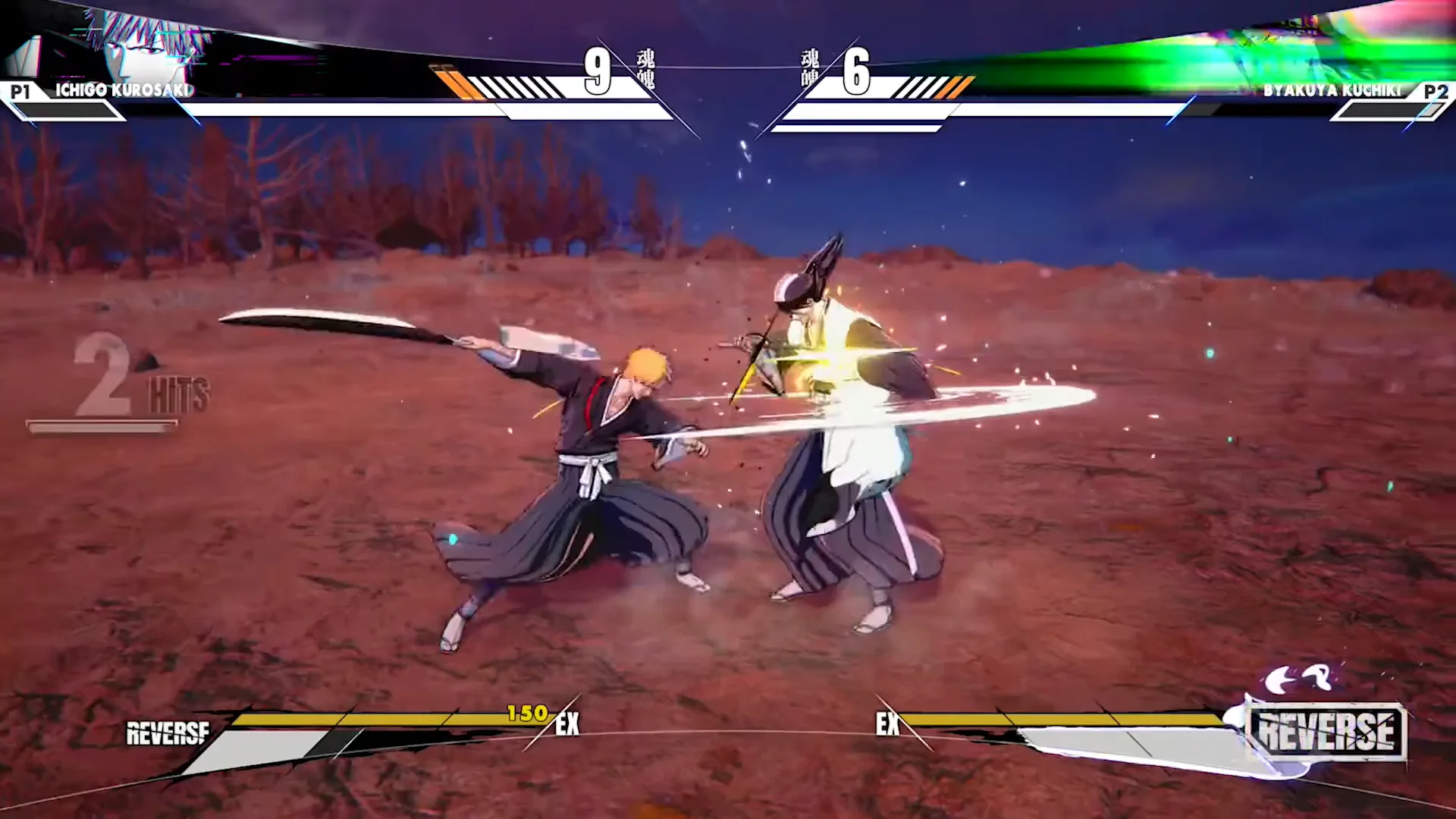This screenshot has height=819, width=1456.
Task: Select the P1 REVERSE label
Action: pyautogui.click(x=168, y=733)
